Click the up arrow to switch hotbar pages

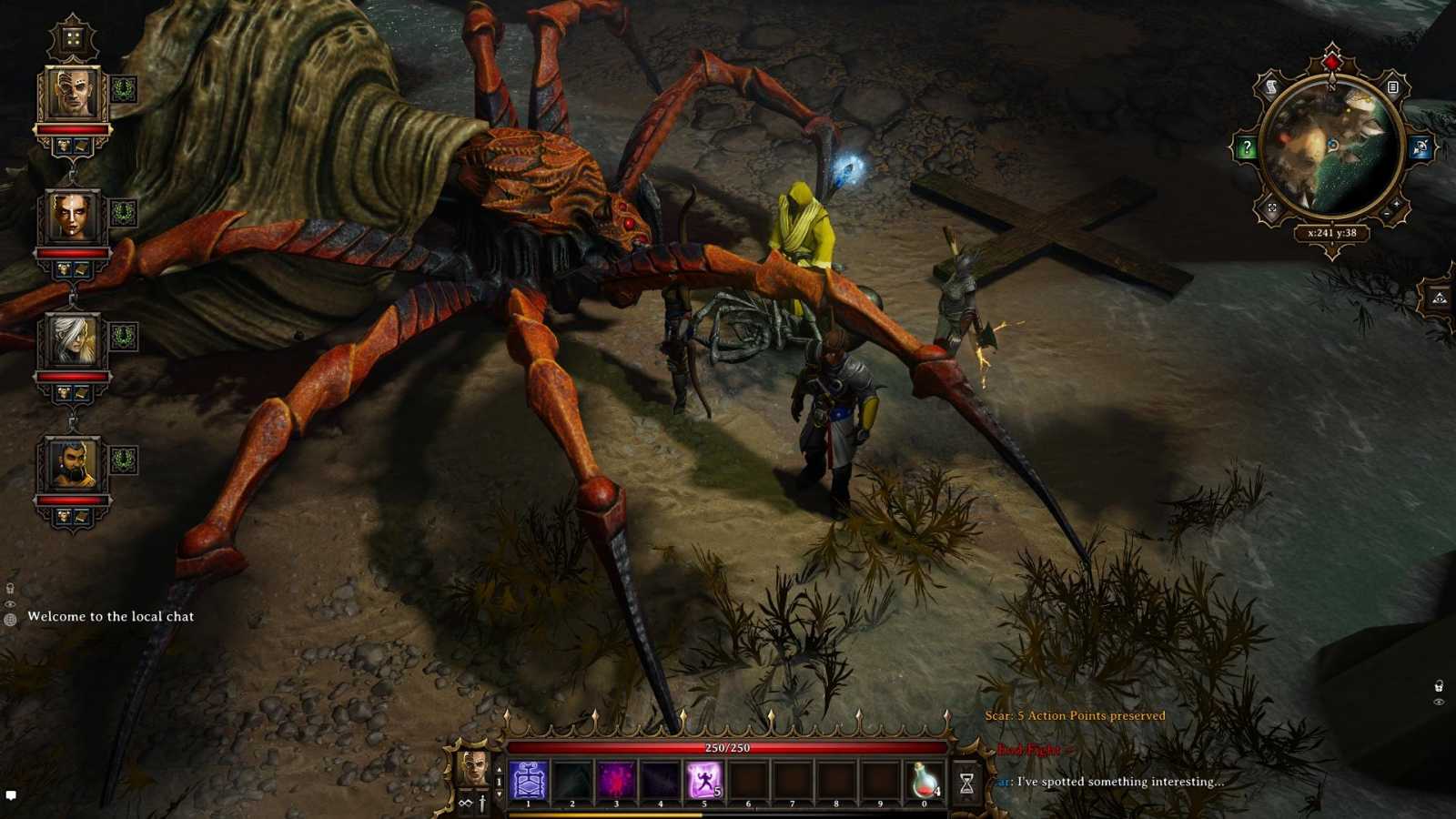click(x=499, y=767)
